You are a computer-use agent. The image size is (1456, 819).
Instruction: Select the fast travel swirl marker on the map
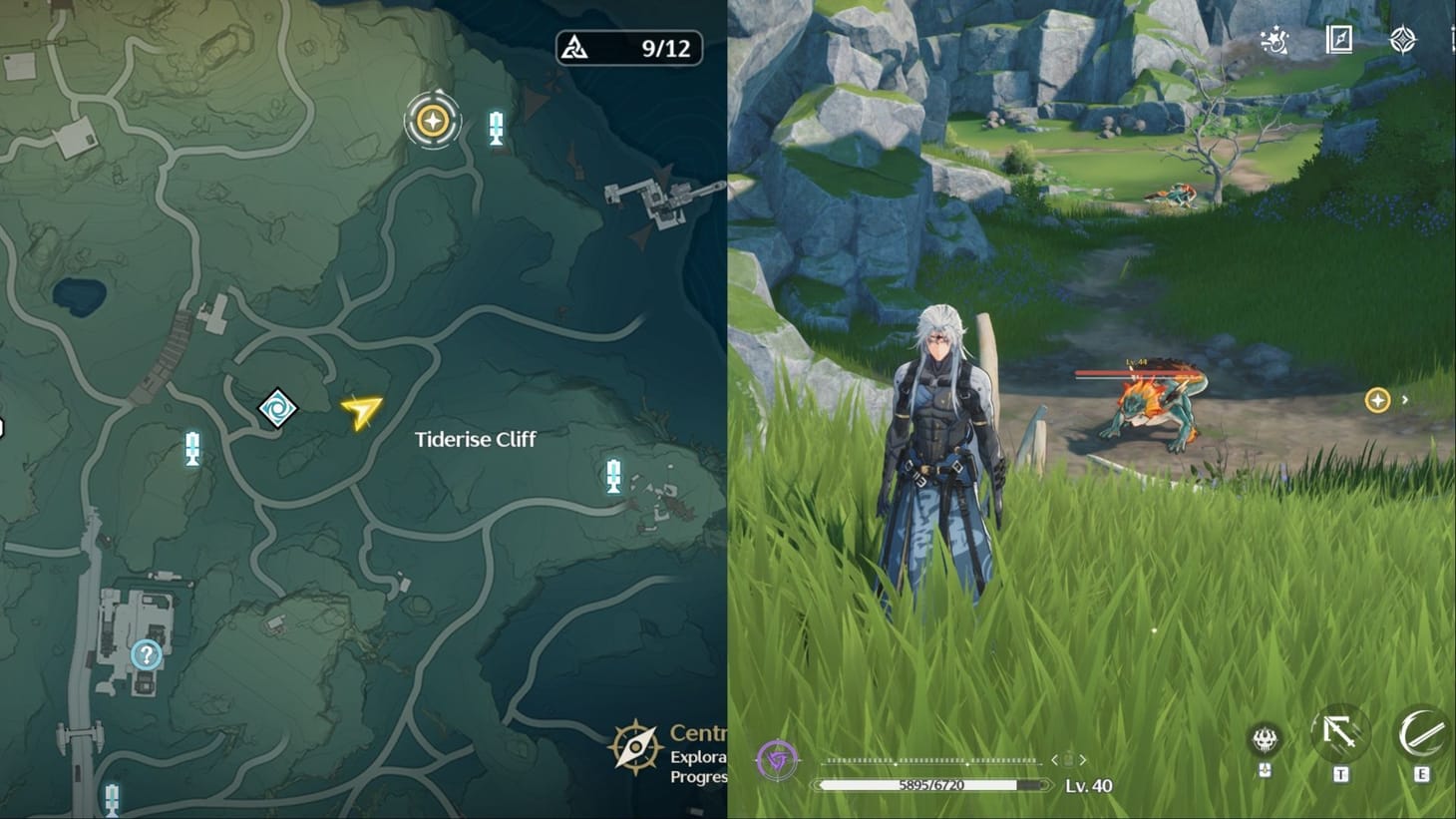click(x=278, y=408)
